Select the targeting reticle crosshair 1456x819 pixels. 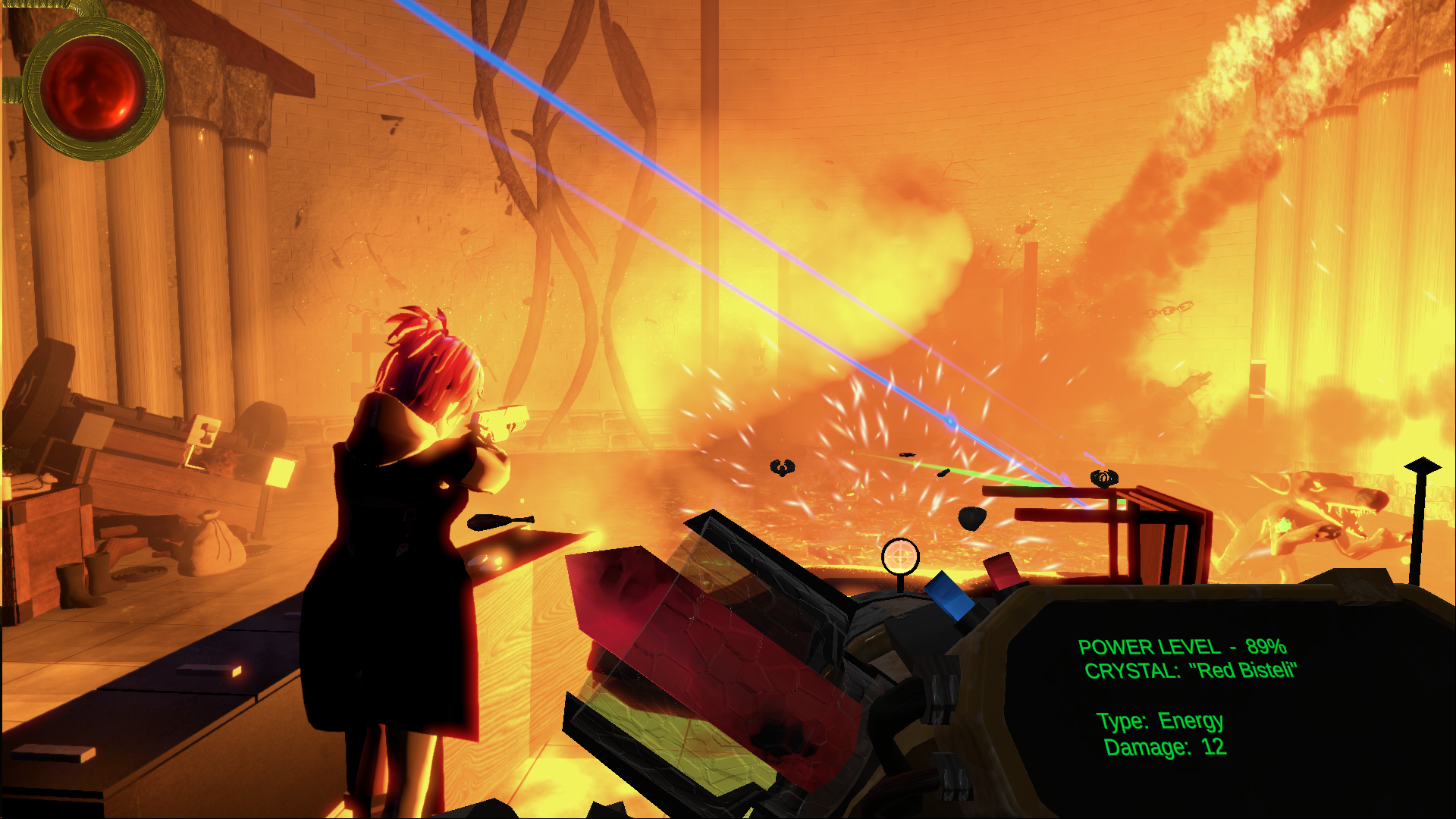coord(899,555)
